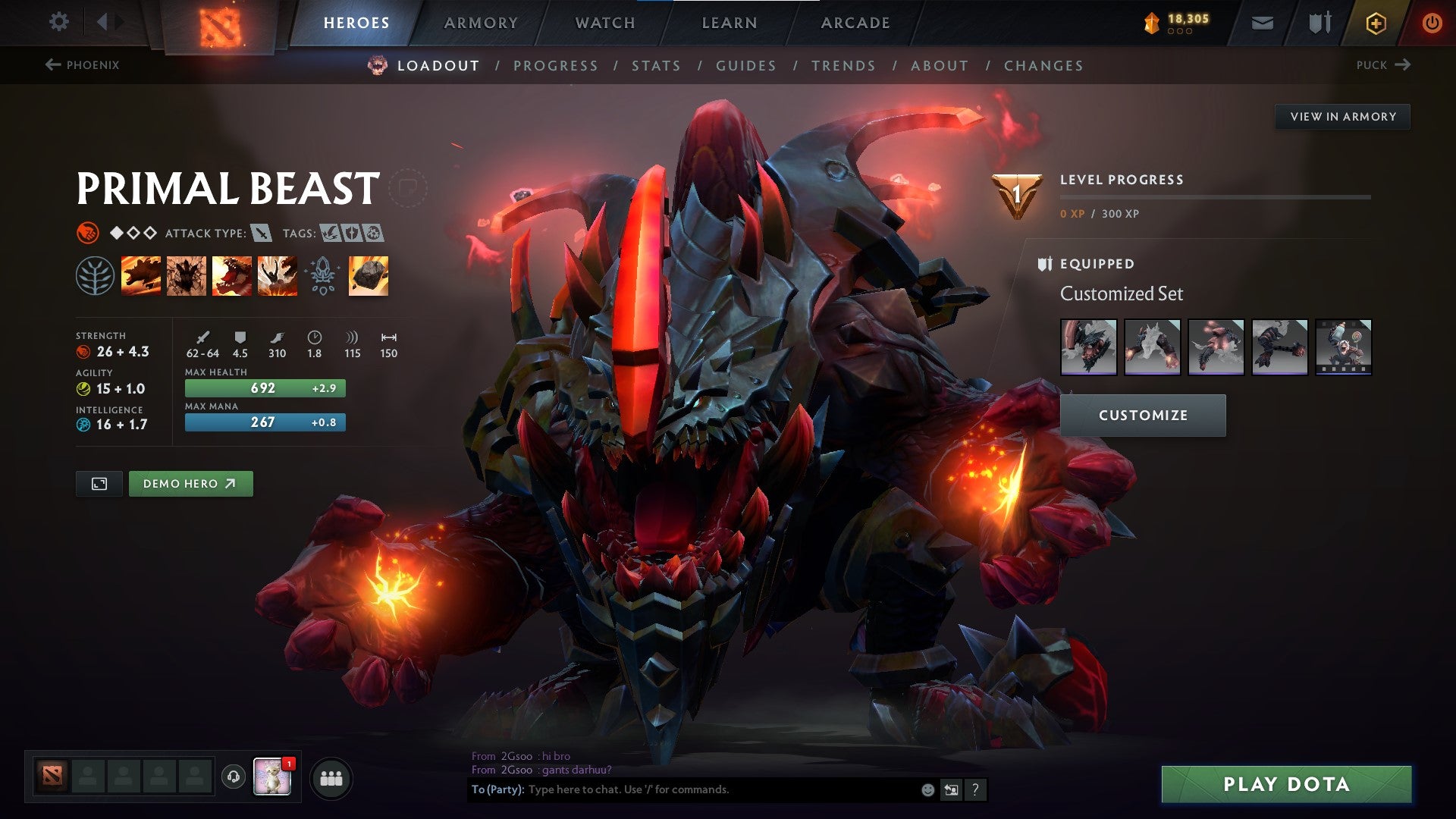Click the Rock Throw shard ability icon
Viewport: 1456px width, 819px height.
click(367, 277)
